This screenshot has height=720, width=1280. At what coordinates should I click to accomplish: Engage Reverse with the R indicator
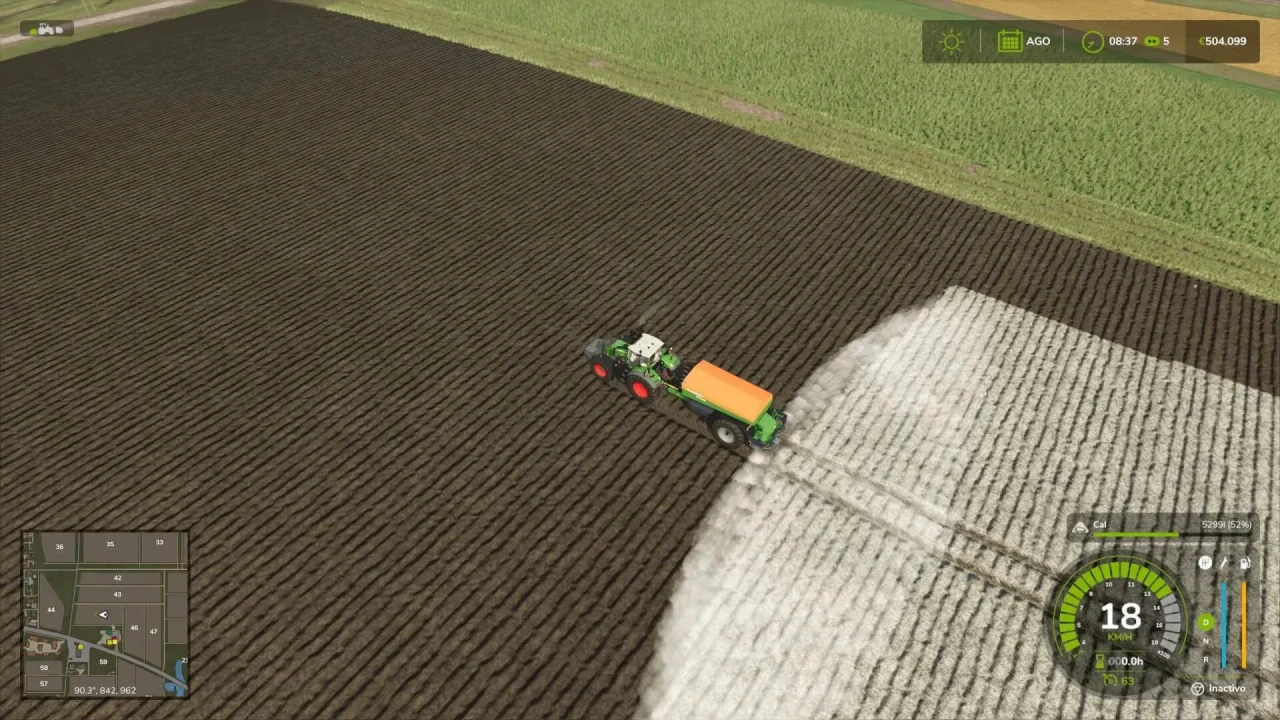[1205, 660]
